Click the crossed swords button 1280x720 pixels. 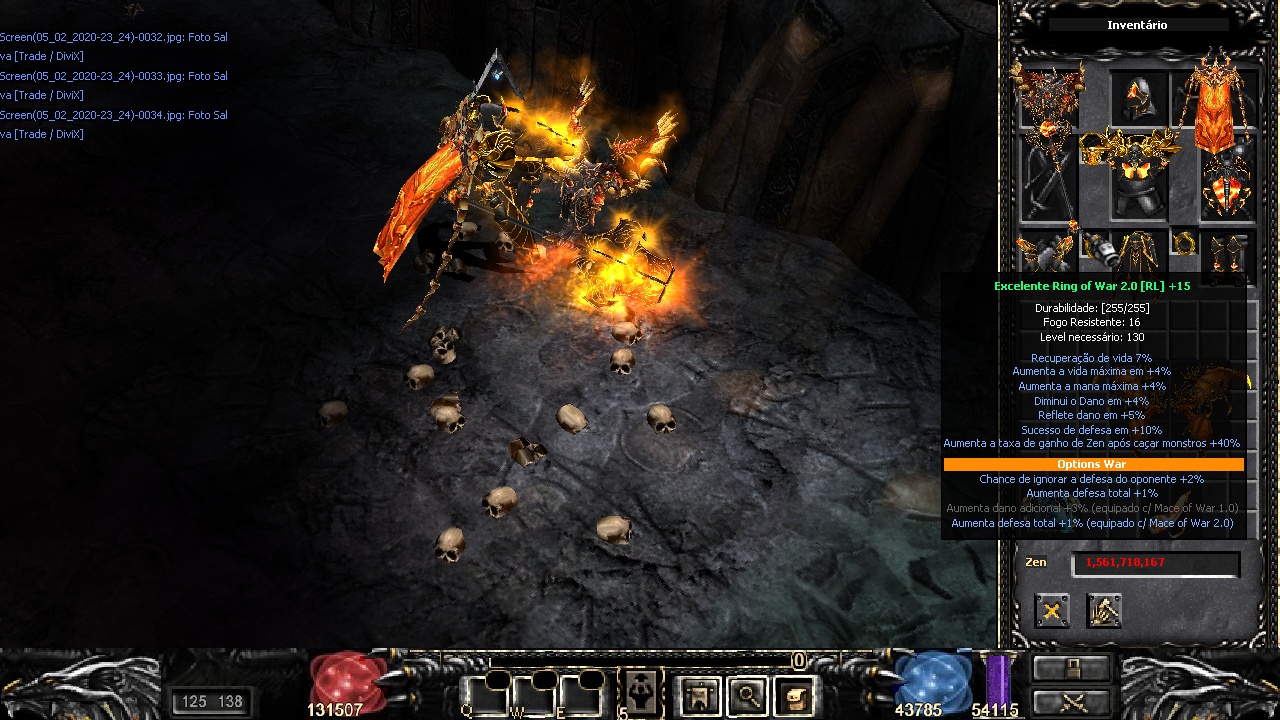1072,701
